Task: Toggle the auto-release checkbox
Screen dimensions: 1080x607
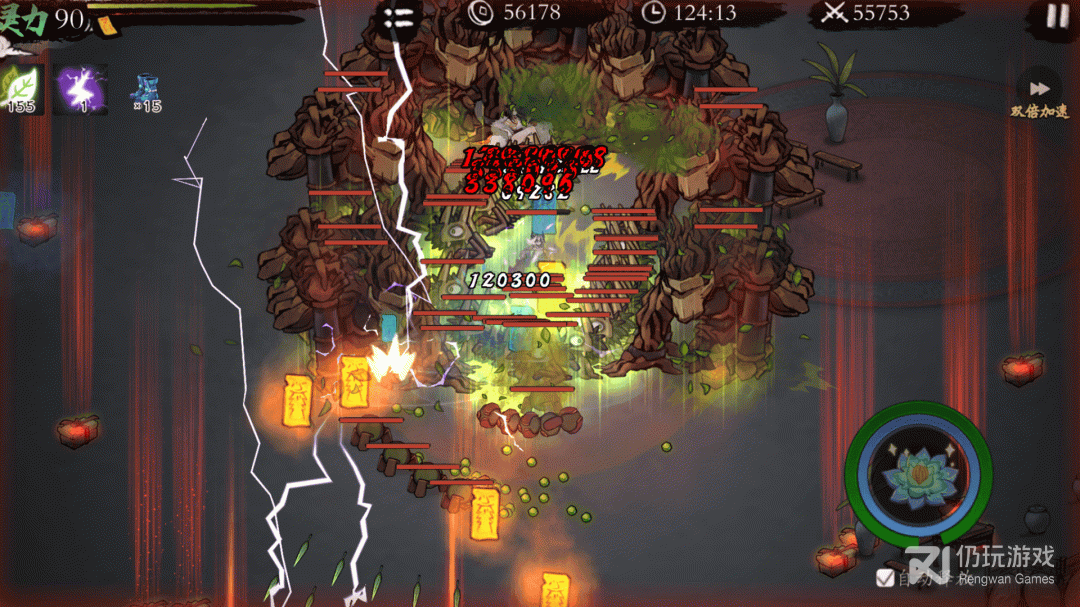Action: pyautogui.click(x=885, y=577)
